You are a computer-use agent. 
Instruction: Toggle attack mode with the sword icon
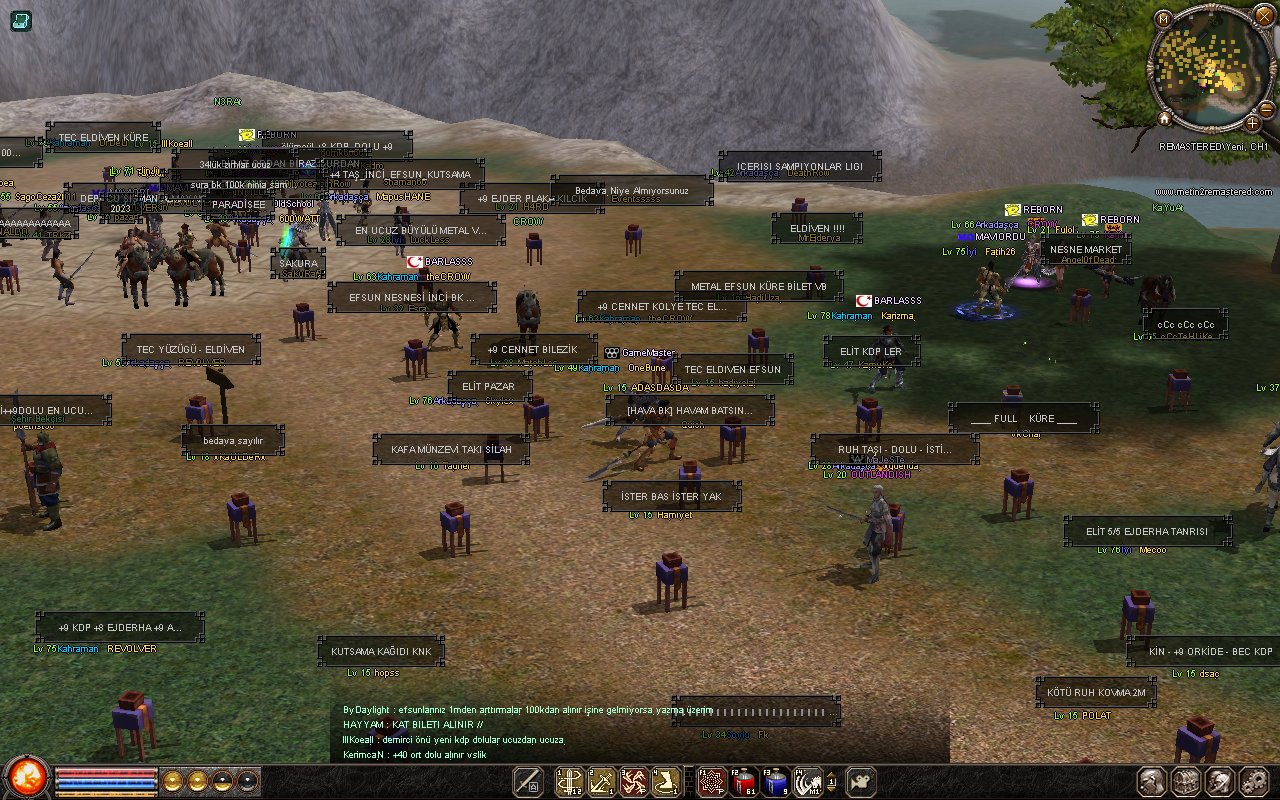(x=528, y=782)
